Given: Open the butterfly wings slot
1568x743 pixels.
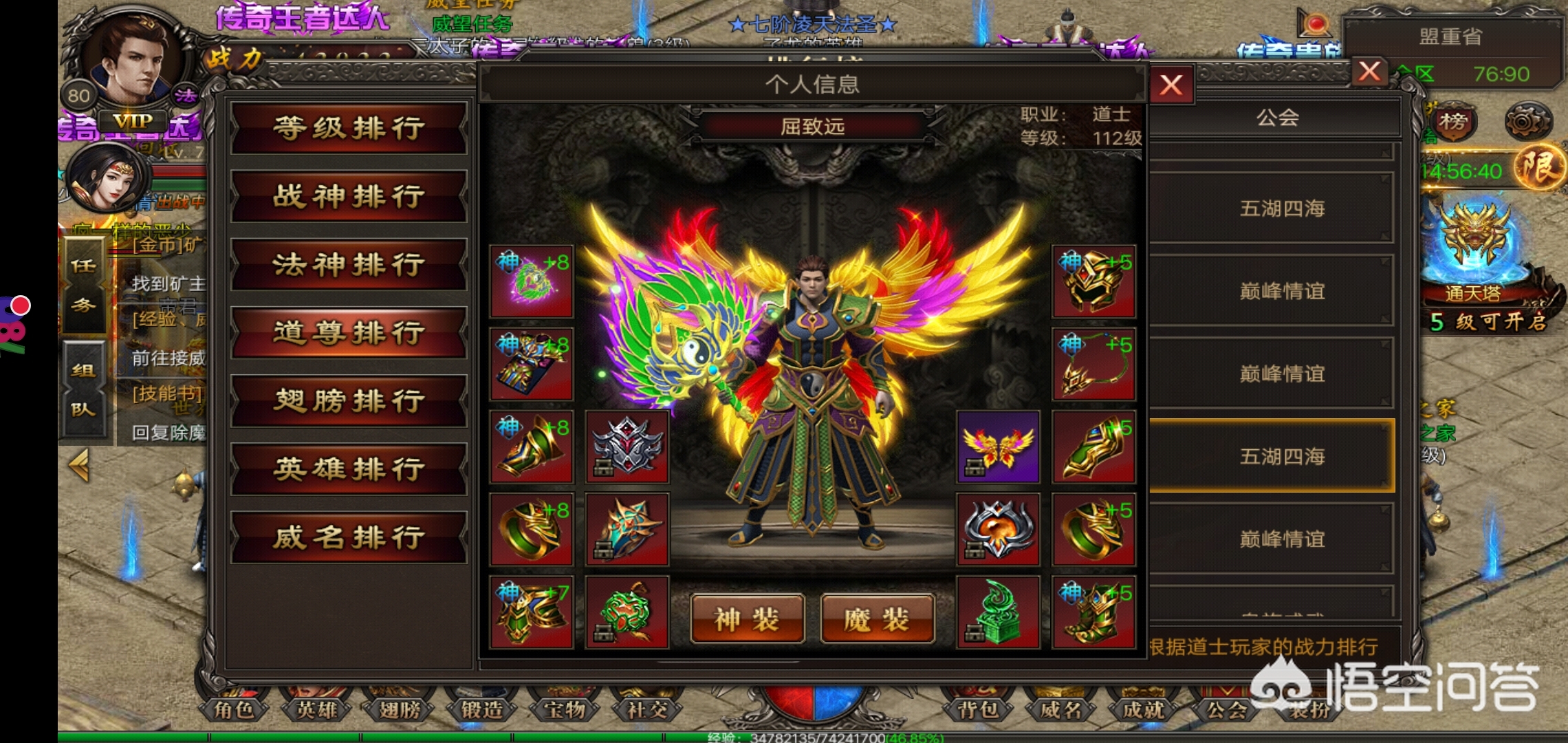Looking at the screenshot, I should (998, 447).
